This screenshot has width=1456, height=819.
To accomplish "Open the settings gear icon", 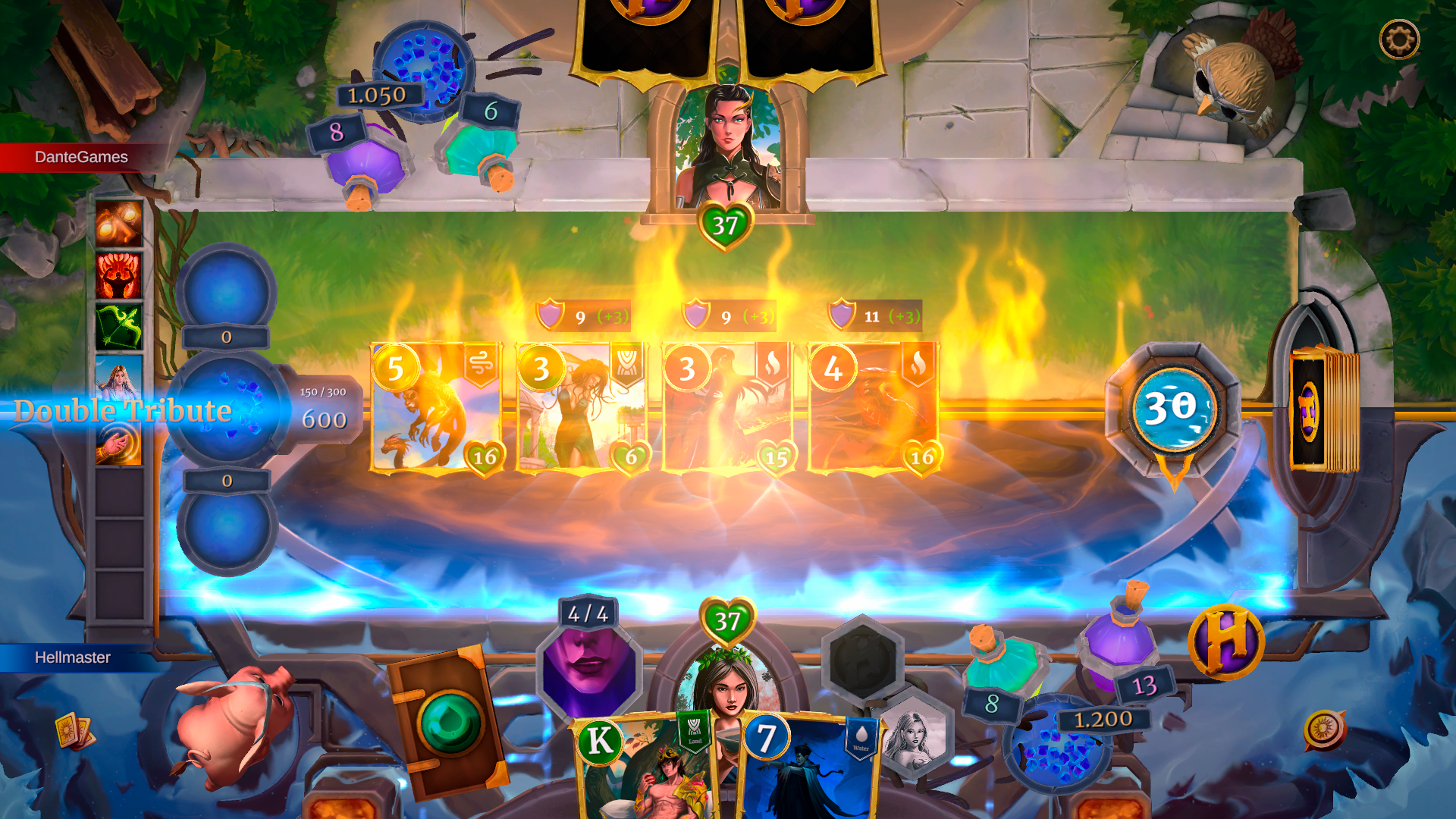I will tap(1399, 39).
